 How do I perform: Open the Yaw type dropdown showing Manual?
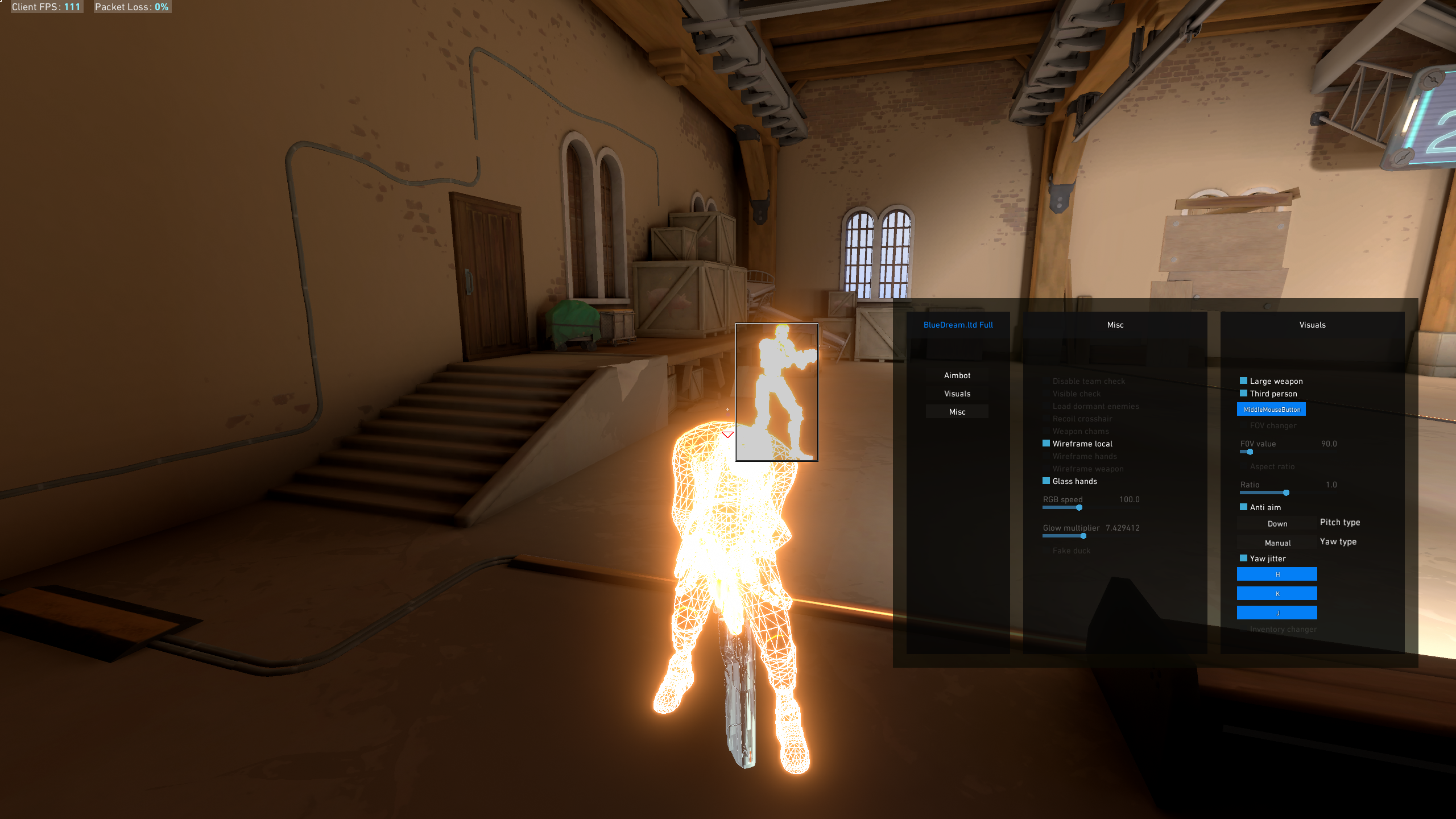pyautogui.click(x=1277, y=543)
